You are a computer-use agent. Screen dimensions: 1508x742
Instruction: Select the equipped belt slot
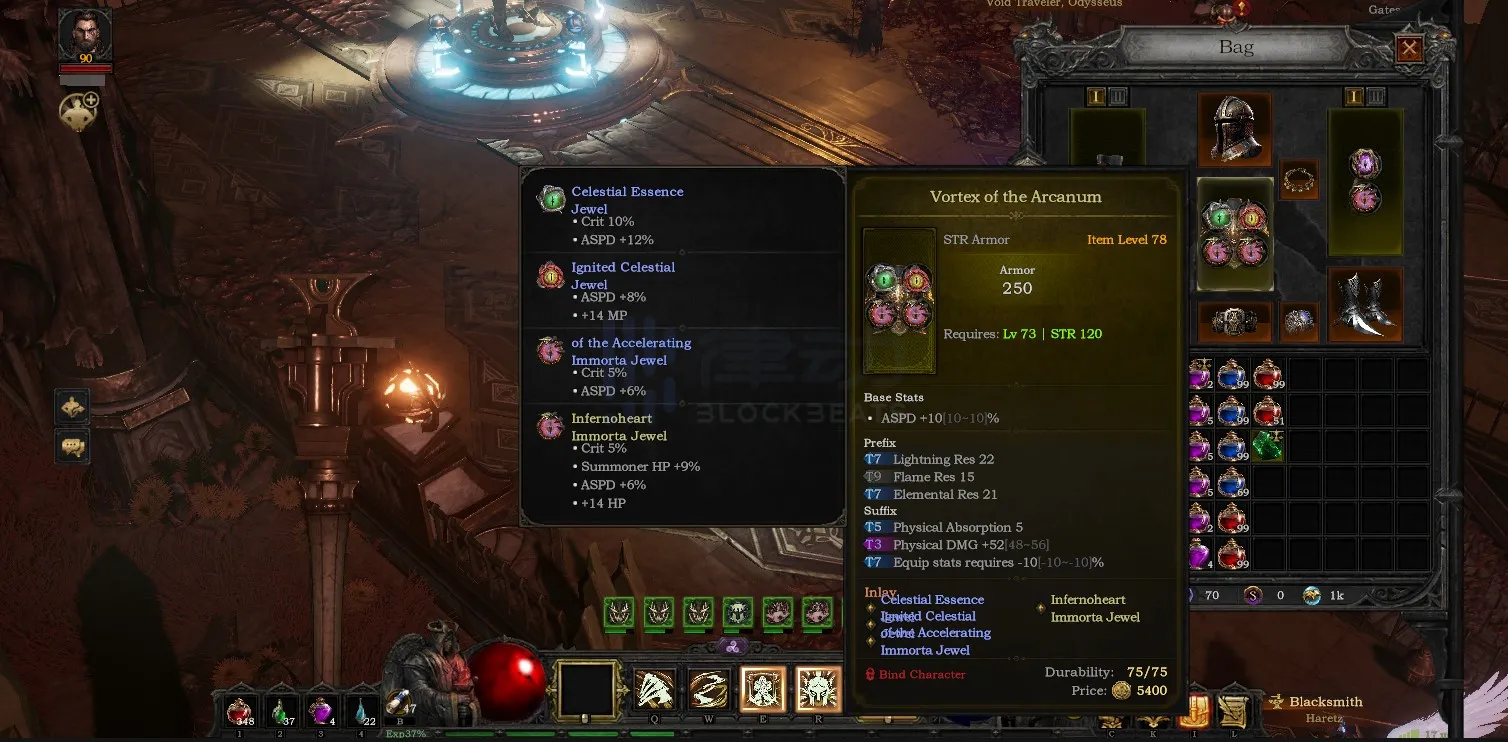pos(1234,321)
